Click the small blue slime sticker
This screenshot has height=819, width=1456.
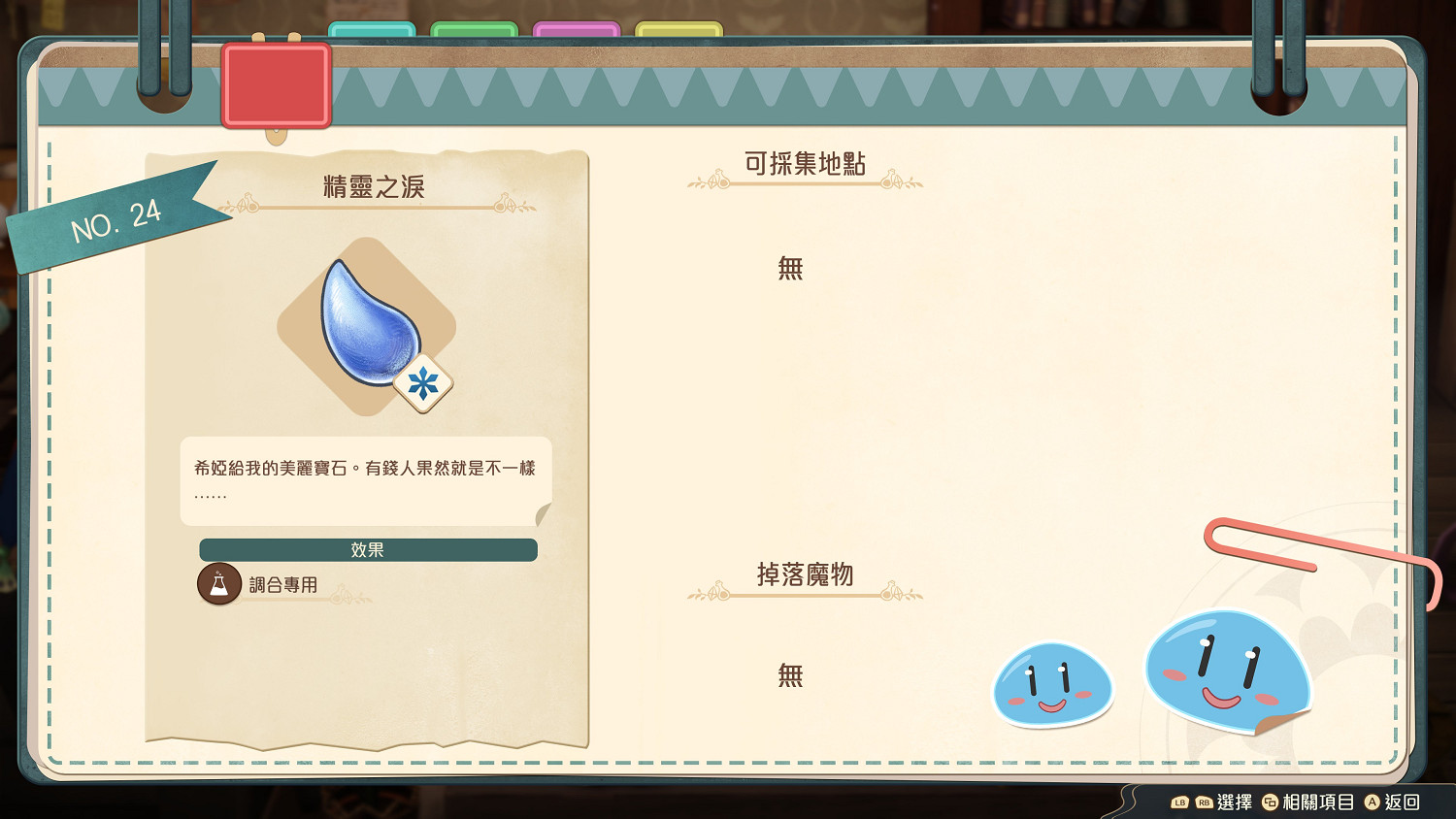[x=1052, y=685]
